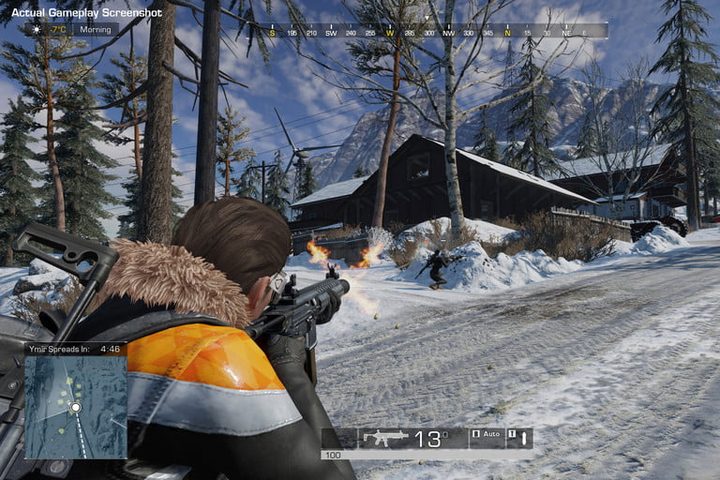Screen dimensions: 720x480
Task: Open the minimap
Action: click(76, 407)
